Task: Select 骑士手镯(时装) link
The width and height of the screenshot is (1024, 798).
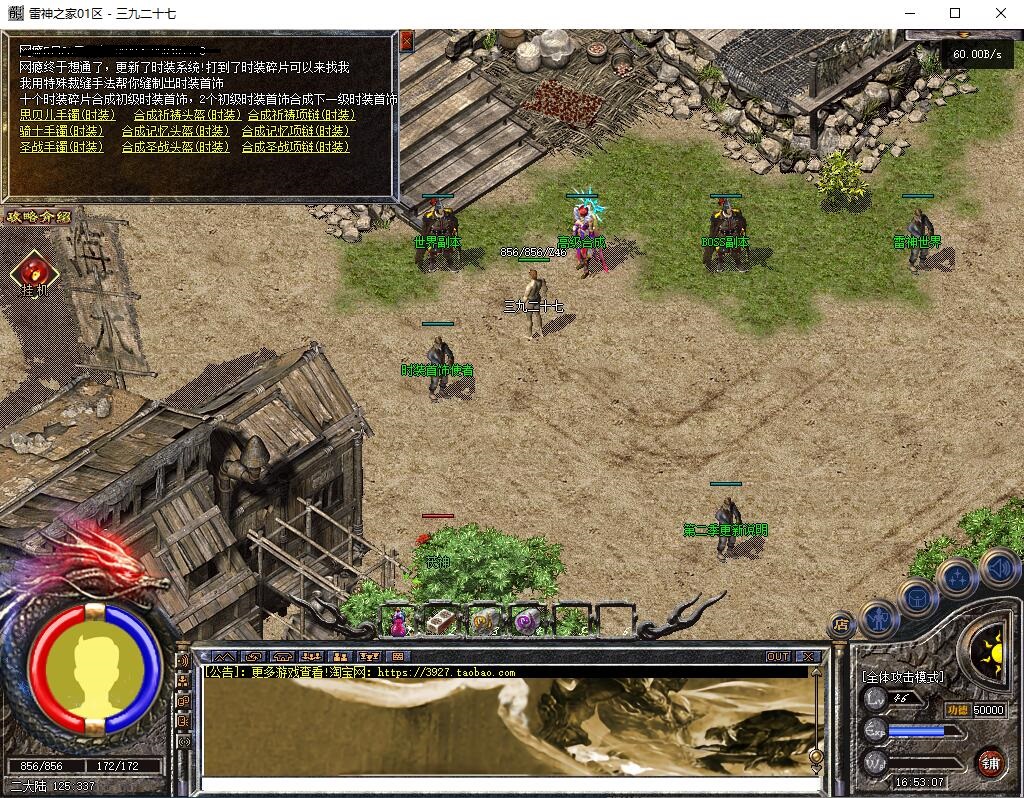Action: pos(61,131)
